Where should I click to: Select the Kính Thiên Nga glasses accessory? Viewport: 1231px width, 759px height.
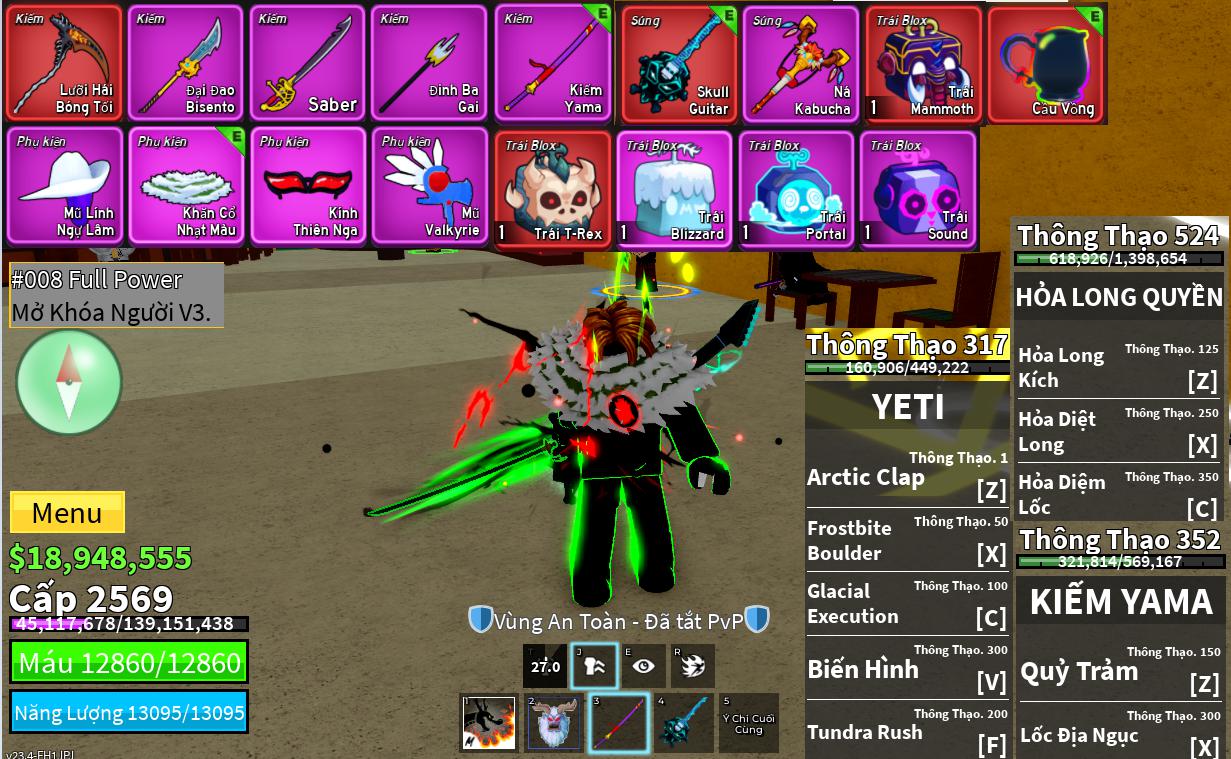point(307,187)
